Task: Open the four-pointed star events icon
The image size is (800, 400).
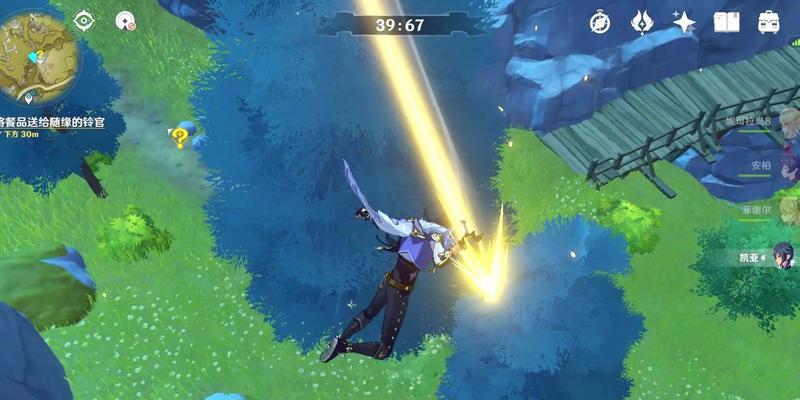Action: click(x=684, y=22)
